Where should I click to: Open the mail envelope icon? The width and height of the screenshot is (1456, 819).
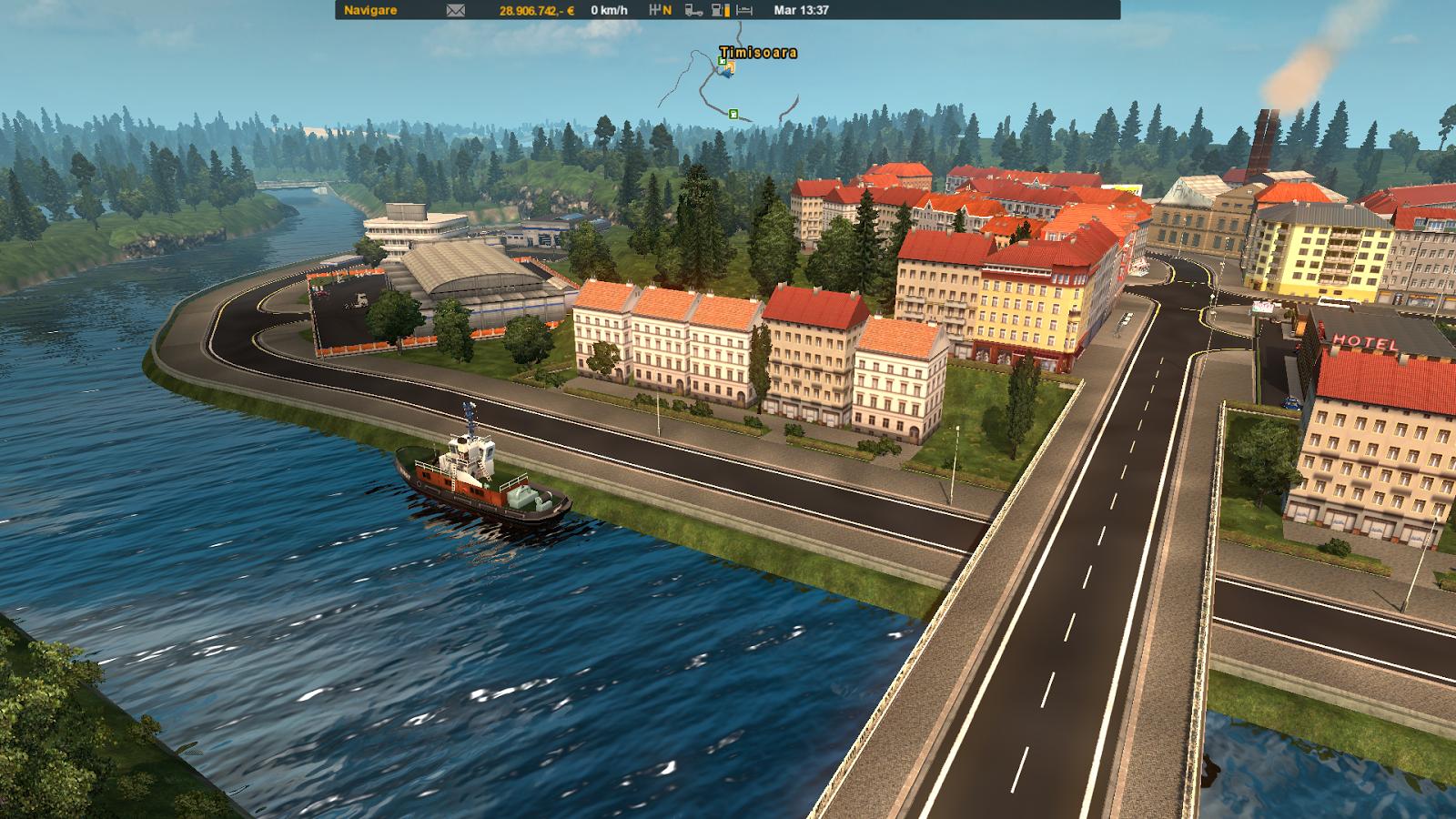pos(455,11)
